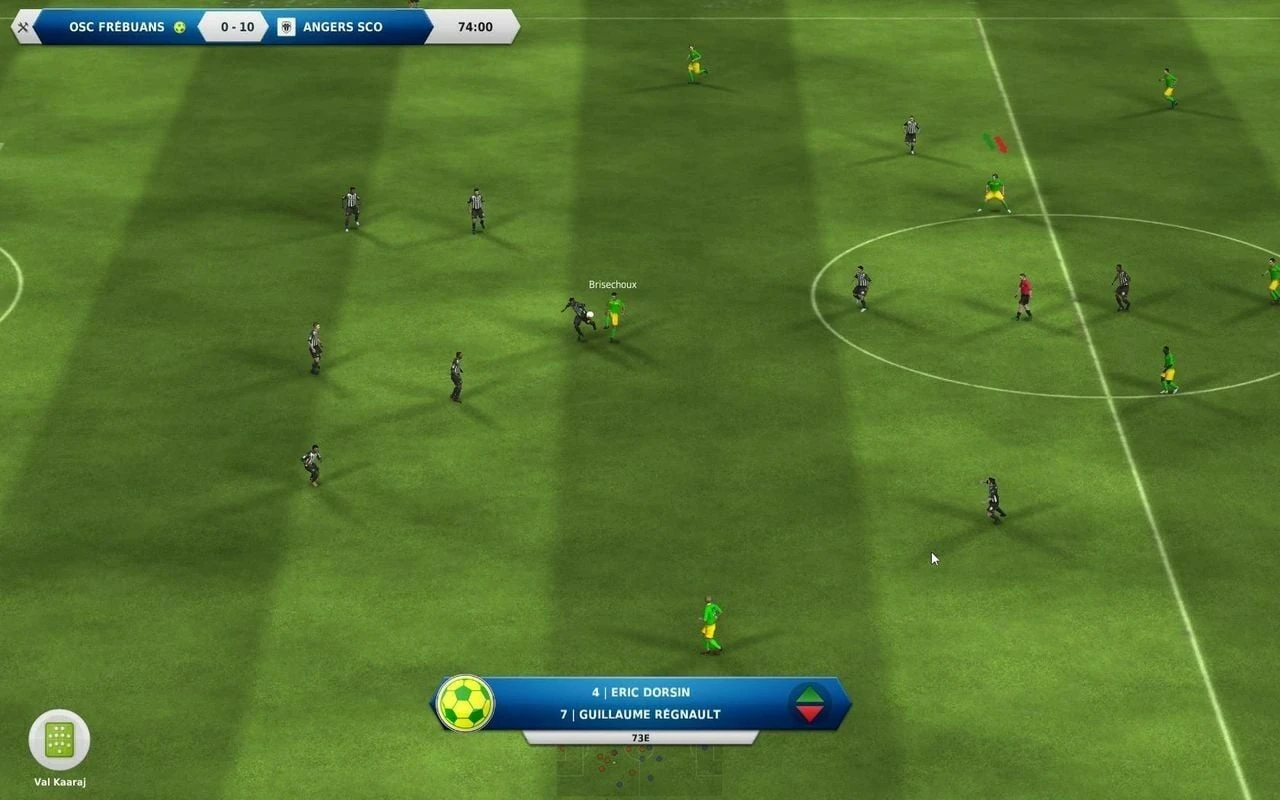Click the Angers SCO club crest
The image size is (1280, 800).
click(288, 27)
